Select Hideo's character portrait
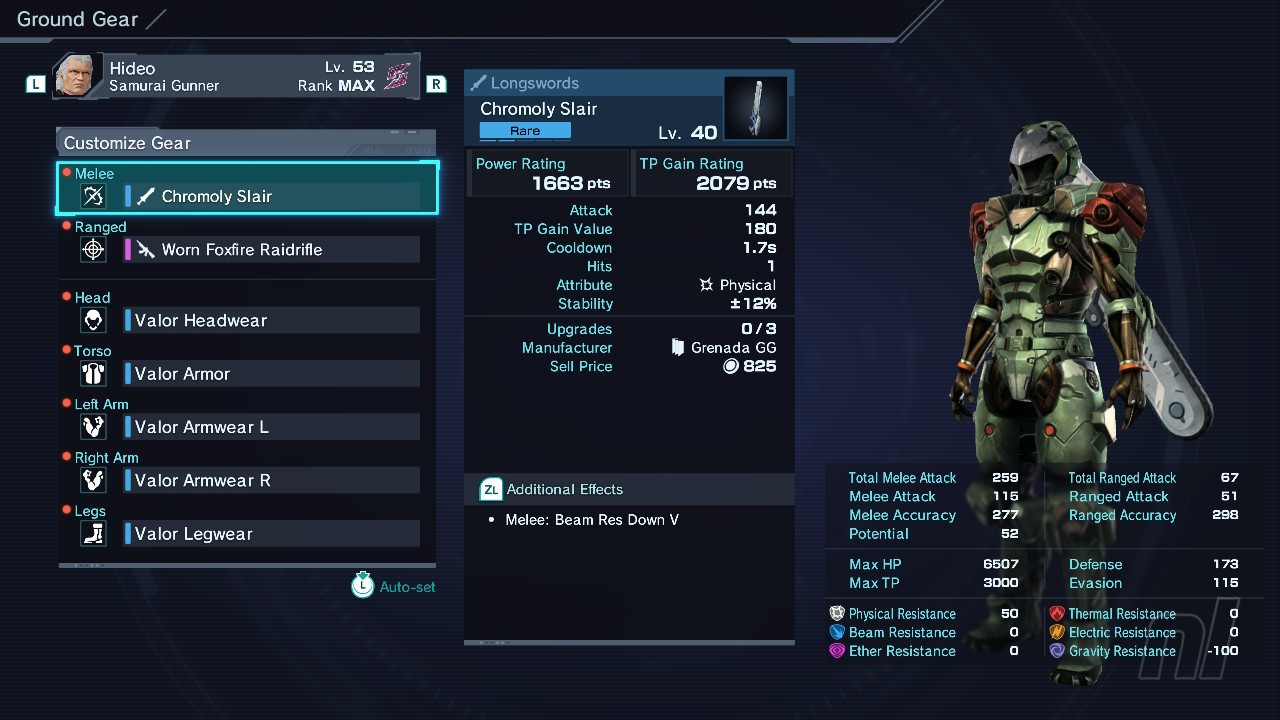The image size is (1280, 720). pos(78,77)
